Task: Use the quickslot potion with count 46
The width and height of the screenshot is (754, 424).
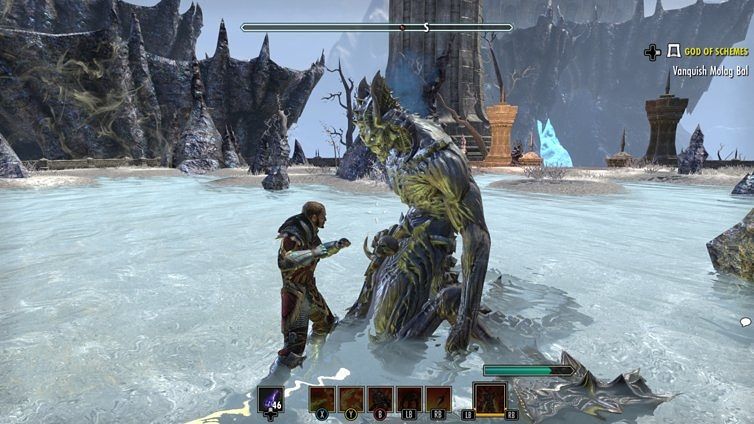Action: [270, 399]
